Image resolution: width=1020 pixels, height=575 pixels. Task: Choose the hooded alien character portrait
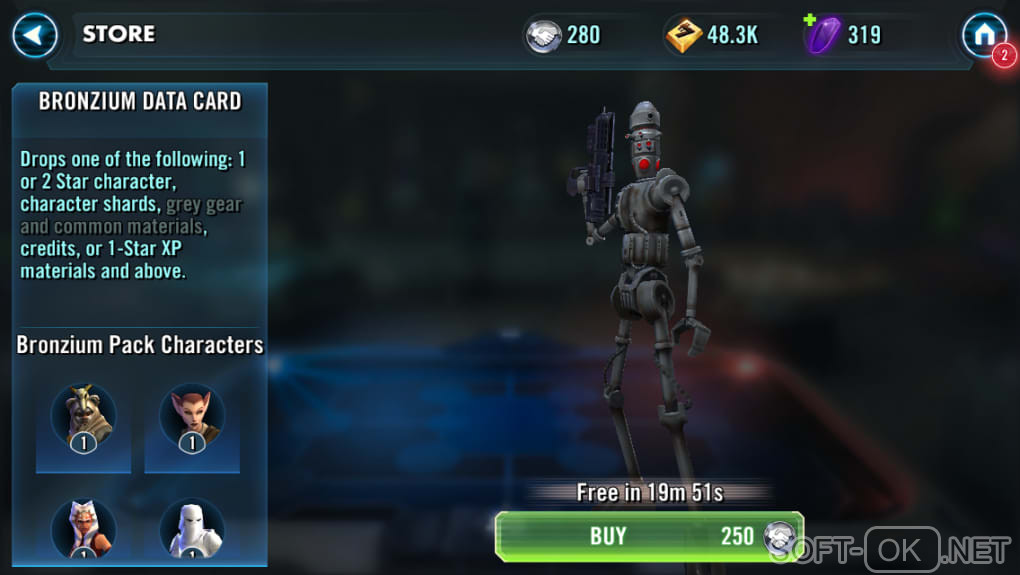point(84,414)
